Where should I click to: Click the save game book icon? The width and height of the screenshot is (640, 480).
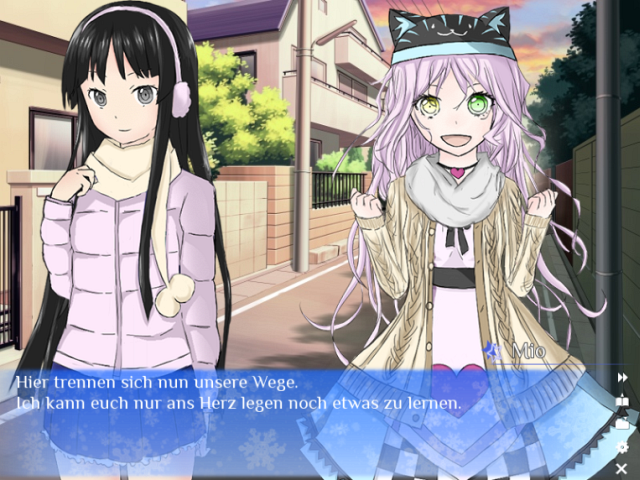point(622,401)
